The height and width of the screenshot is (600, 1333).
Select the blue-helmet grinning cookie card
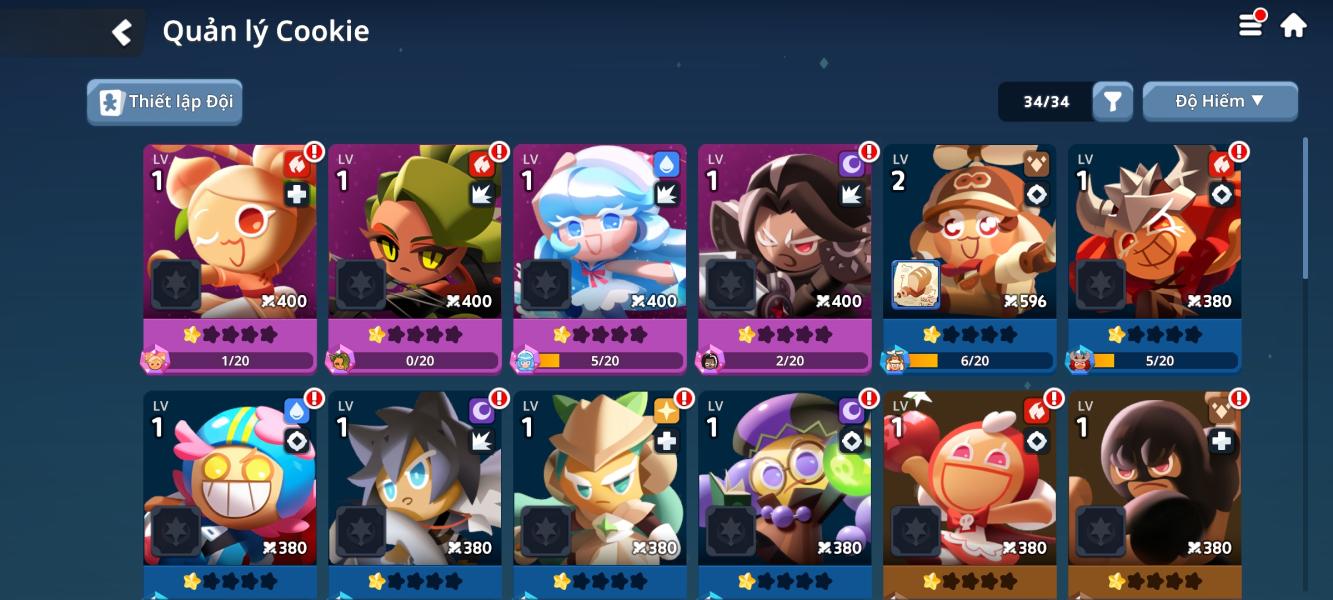coord(230,490)
